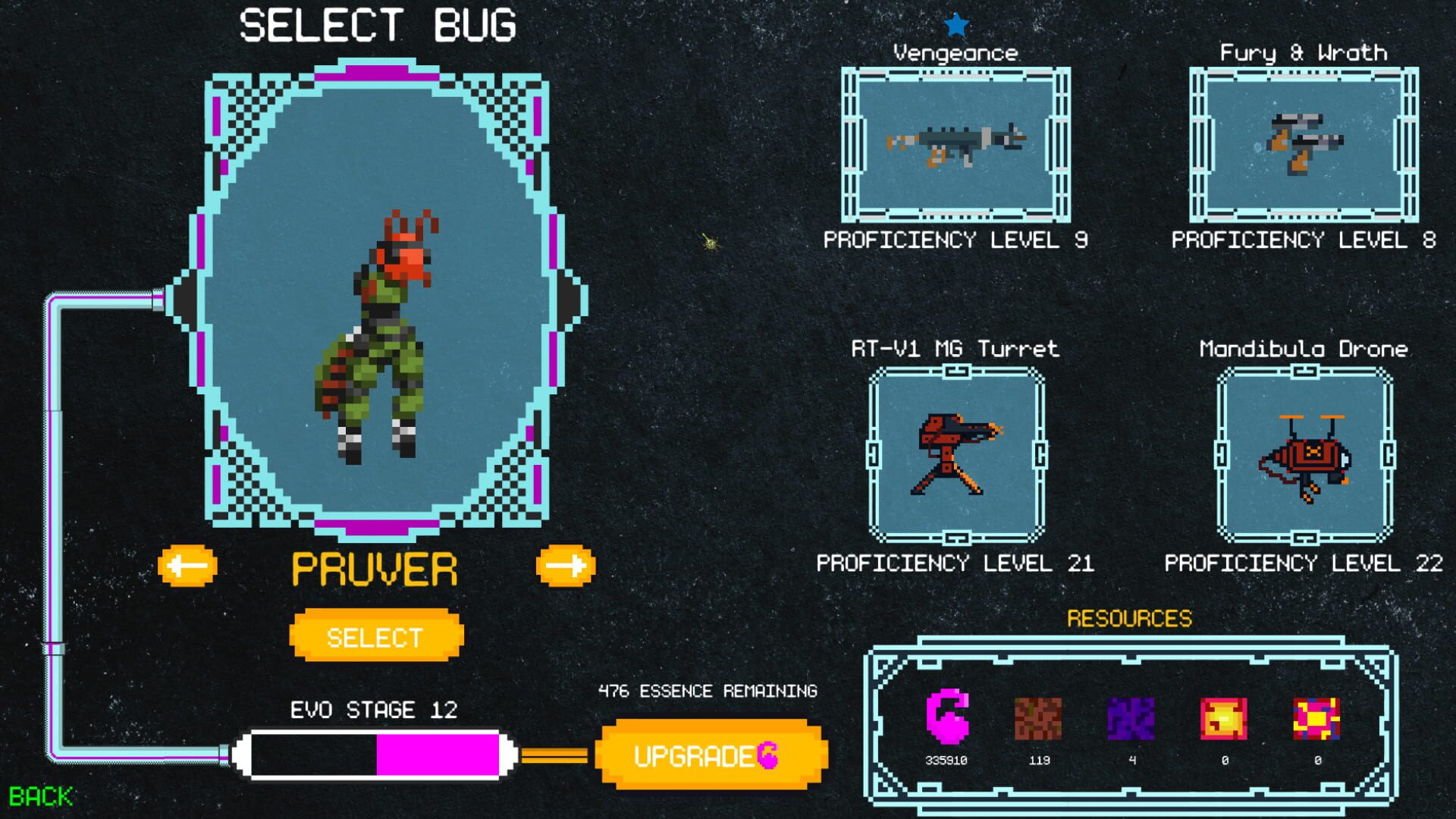Click the blue star above Vengeance
The width and height of the screenshot is (1456, 819).
[x=958, y=24]
